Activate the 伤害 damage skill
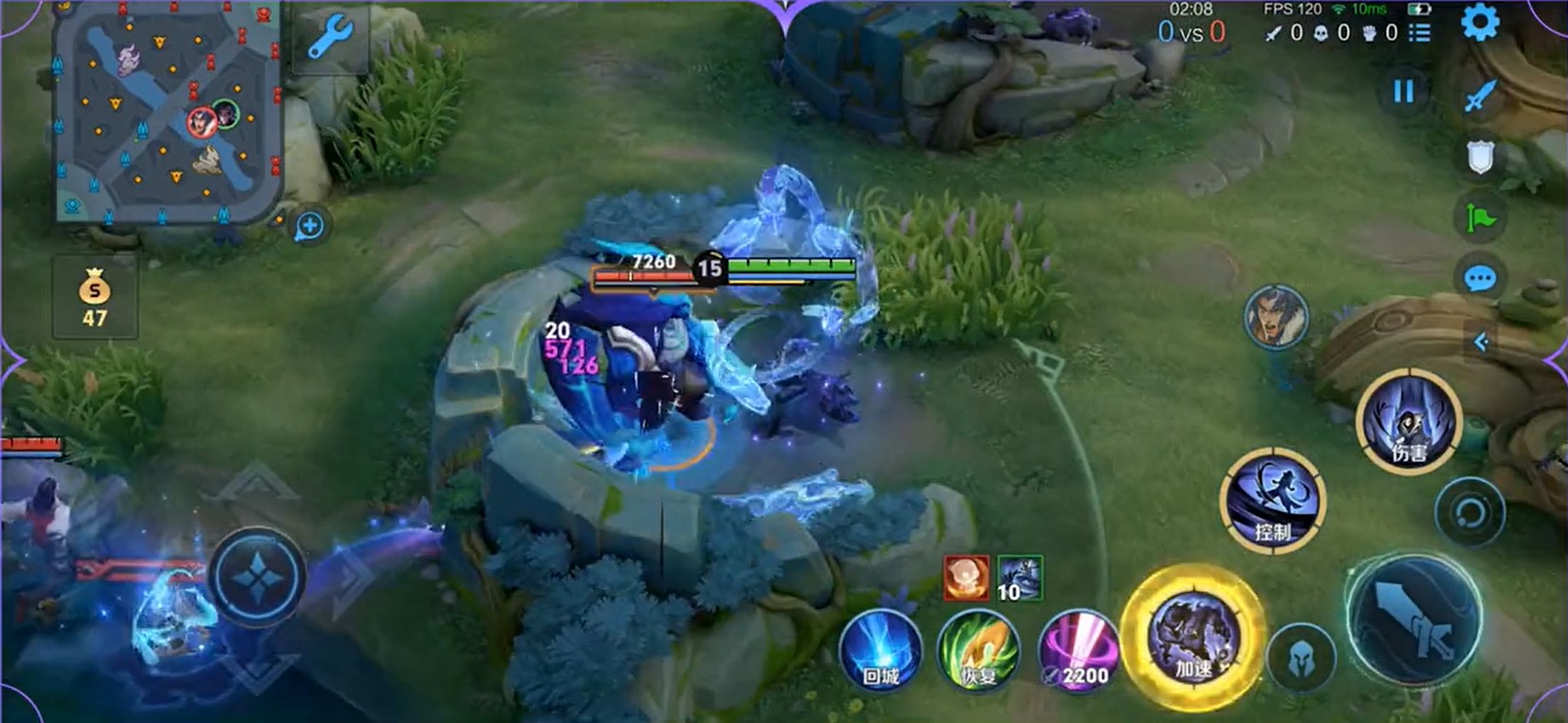Screen dimensions: 1568x723 point(1408,422)
